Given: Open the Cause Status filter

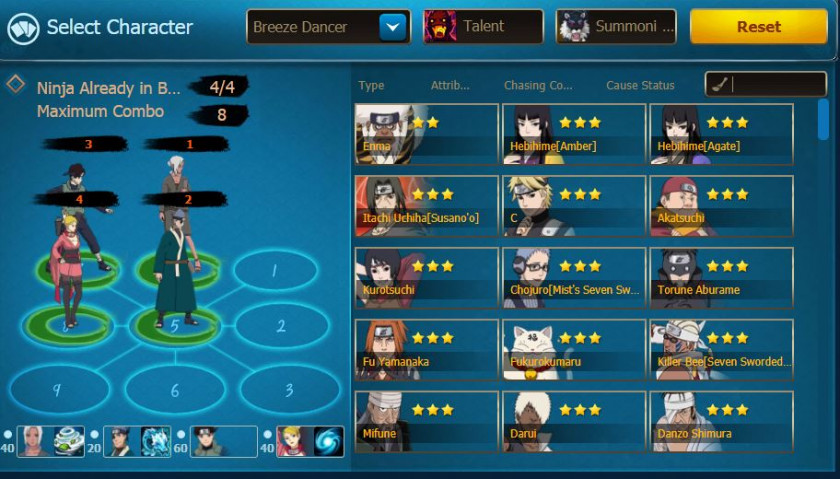Looking at the screenshot, I should (x=640, y=86).
